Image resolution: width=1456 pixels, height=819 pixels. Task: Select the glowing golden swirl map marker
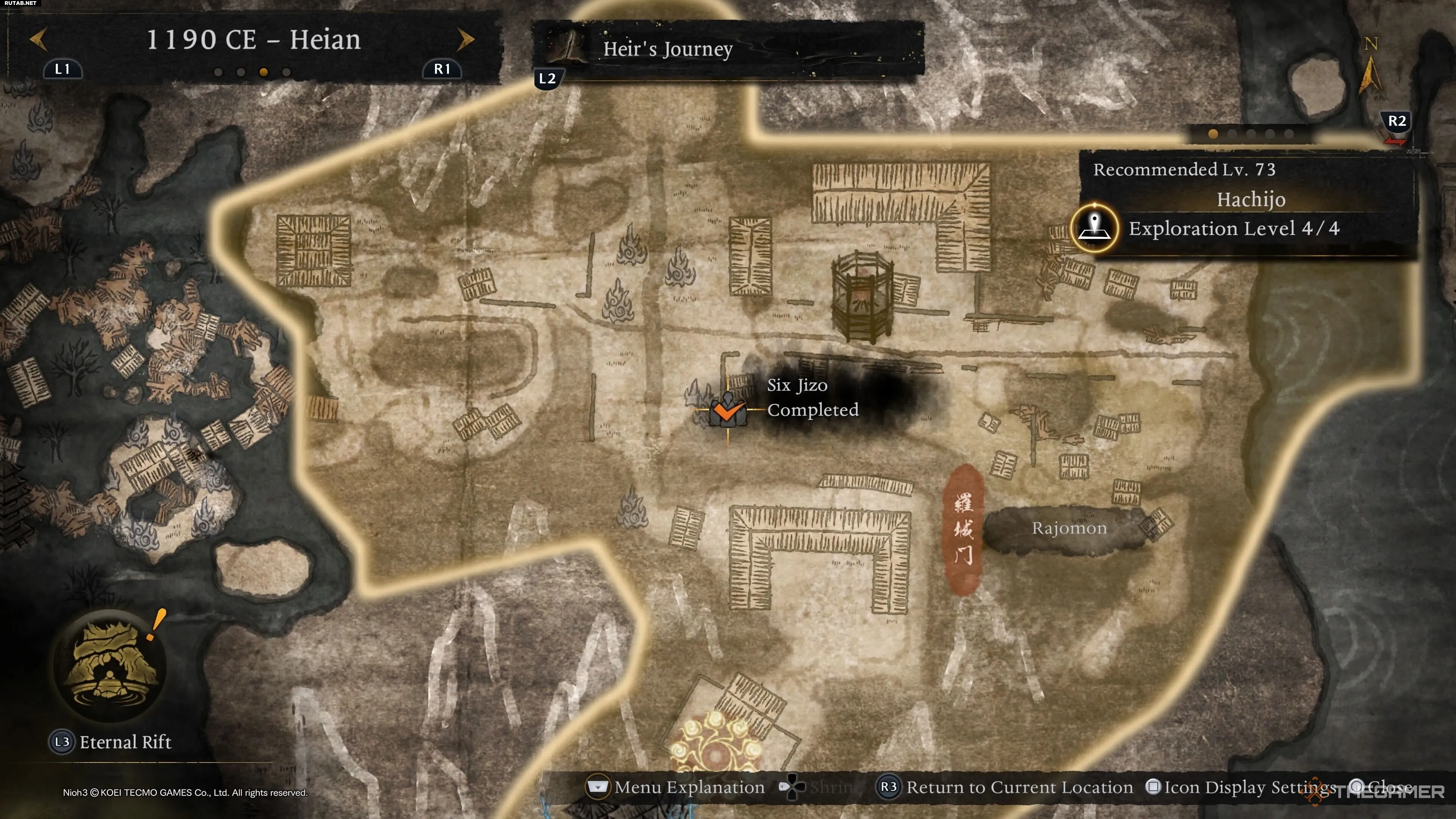coord(715,743)
